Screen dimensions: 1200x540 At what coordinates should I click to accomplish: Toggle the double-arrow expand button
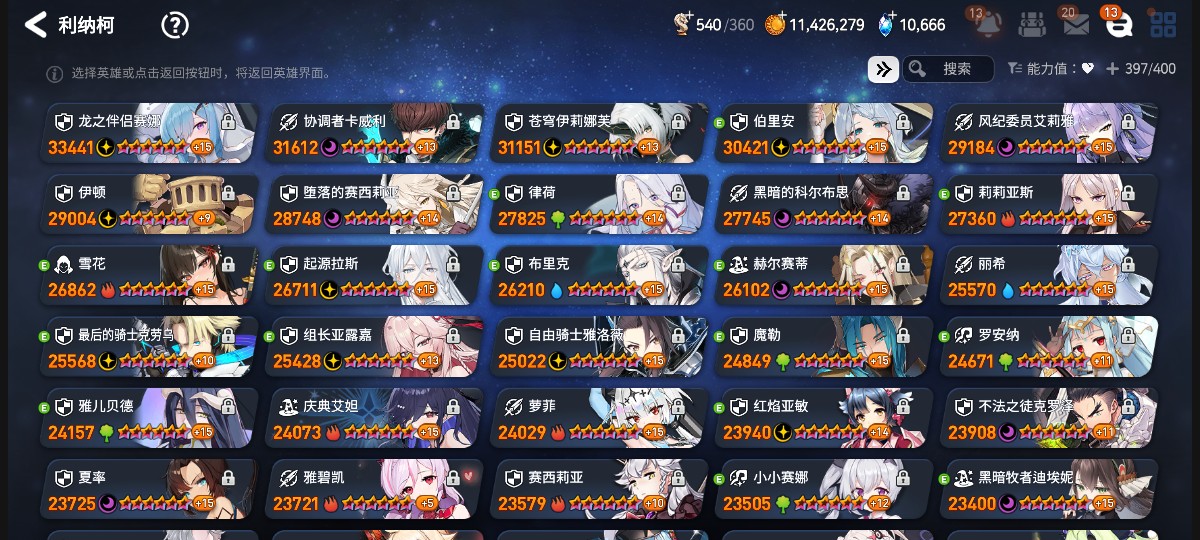click(883, 69)
